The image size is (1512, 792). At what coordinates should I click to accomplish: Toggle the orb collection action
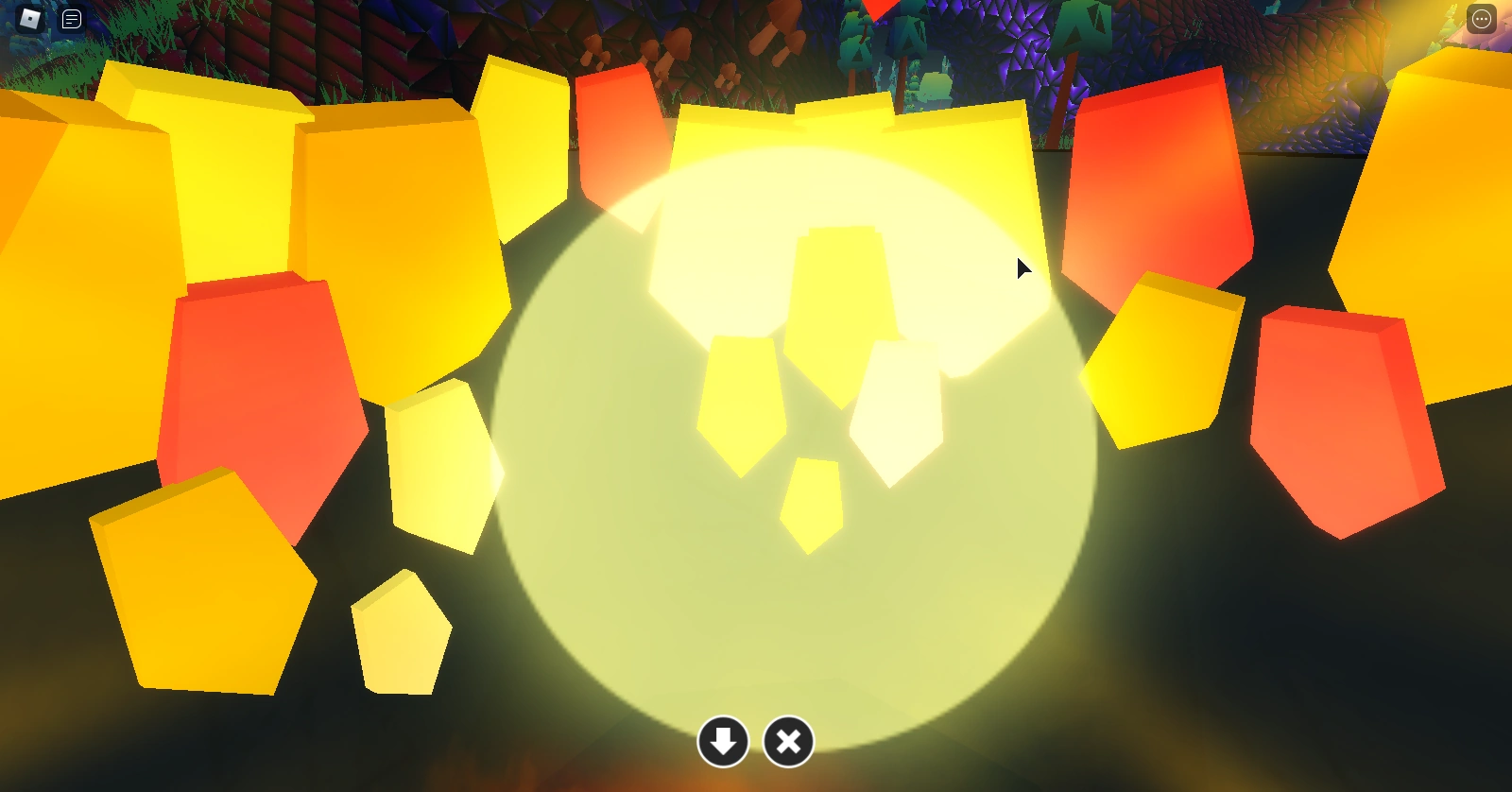(723, 742)
